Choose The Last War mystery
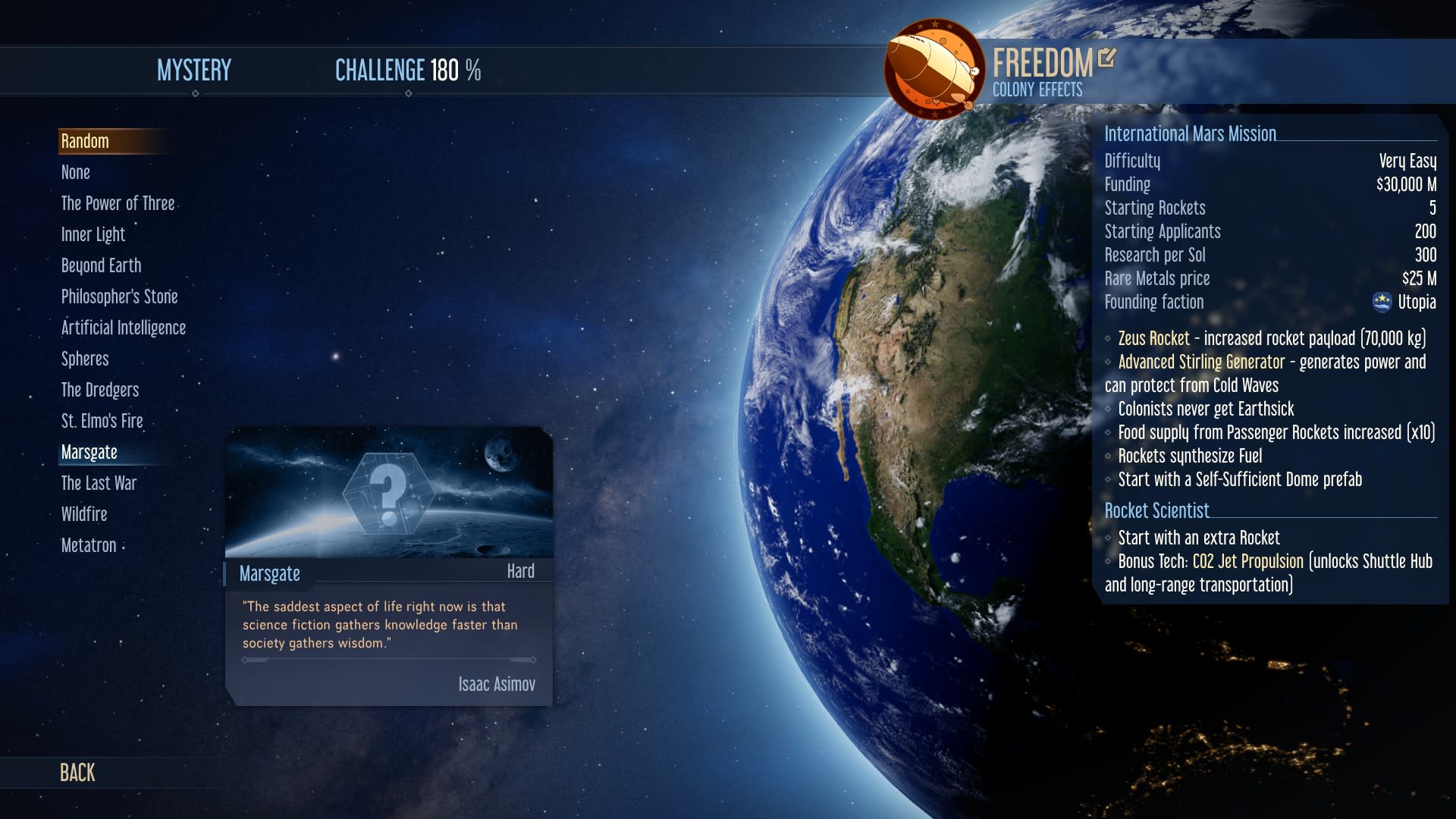The image size is (1456, 819). (99, 483)
